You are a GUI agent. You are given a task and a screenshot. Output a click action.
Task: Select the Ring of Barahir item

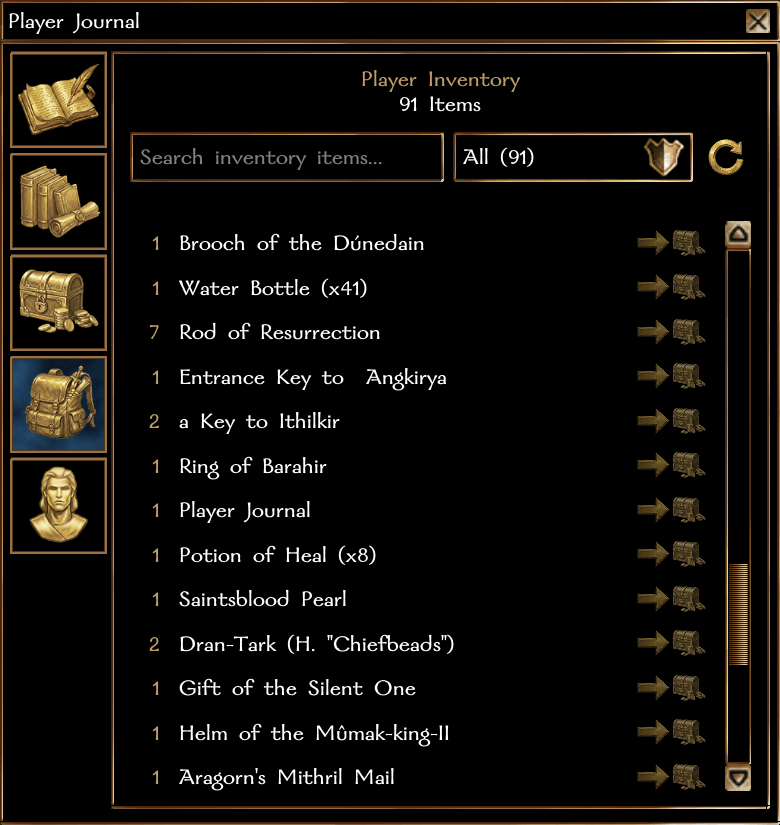tap(252, 466)
